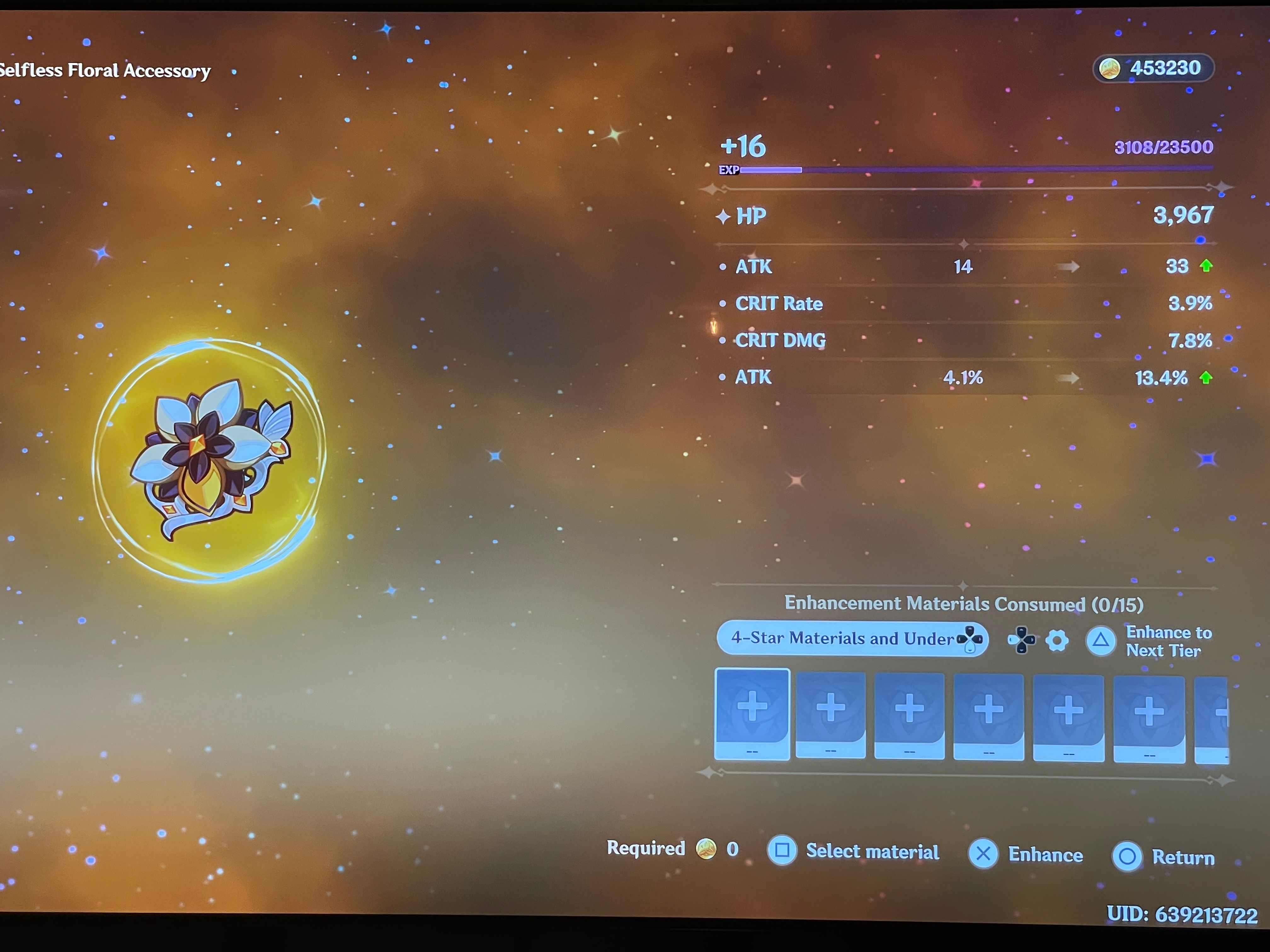Image resolution: width=1270 pixels, height=952 pixels.
Task: Click the CRIT Rate stat label
Action: click(779, 303)
